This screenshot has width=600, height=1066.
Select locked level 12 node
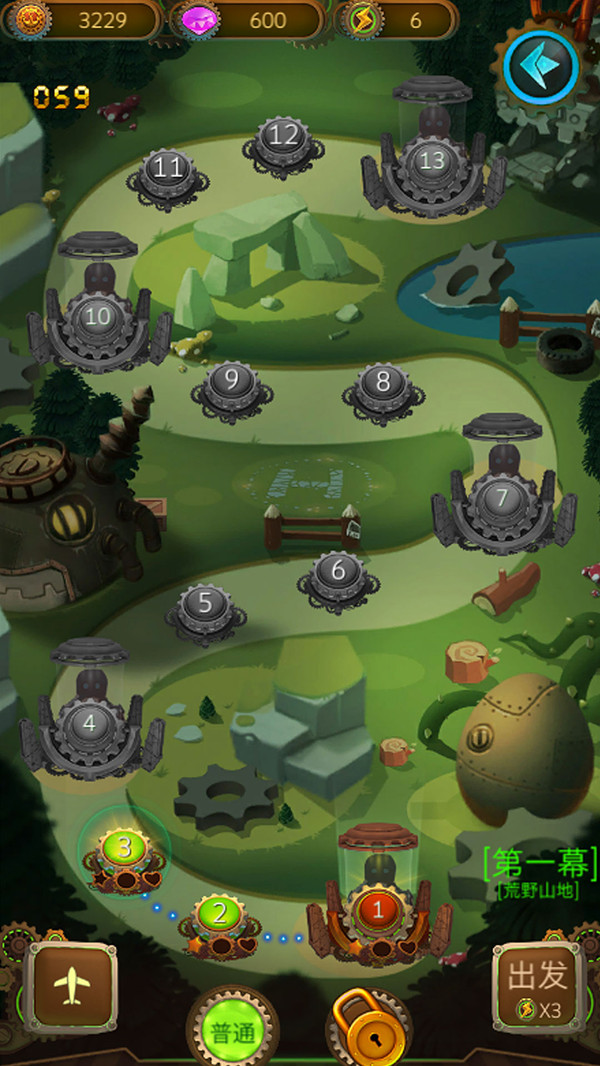pos(284,136)
